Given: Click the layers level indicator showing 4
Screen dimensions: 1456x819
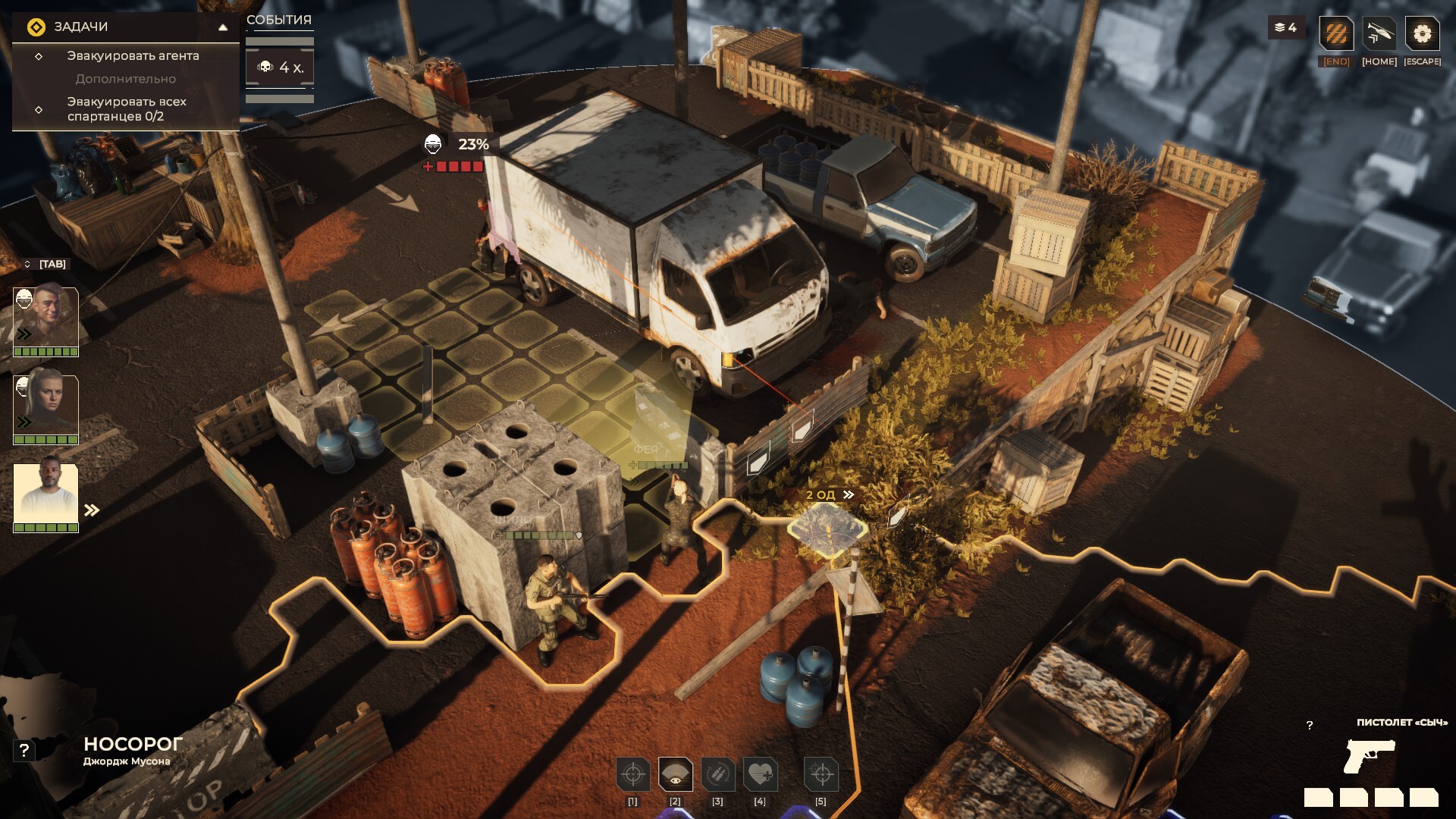Looking at the screenshot, I should [x=1286, y=28].
